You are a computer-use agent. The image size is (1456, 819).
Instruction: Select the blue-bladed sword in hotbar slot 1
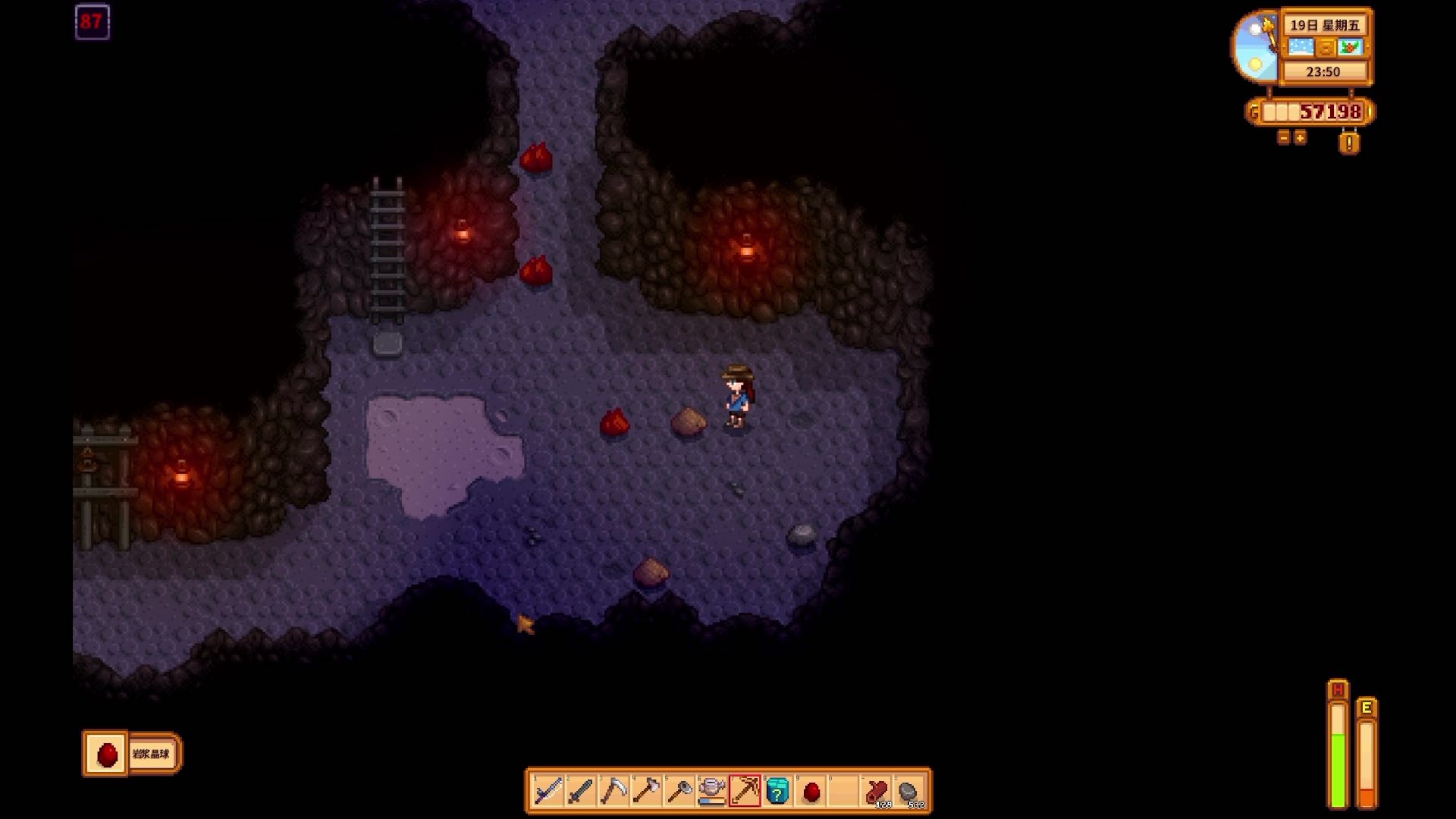coord(548,792)
